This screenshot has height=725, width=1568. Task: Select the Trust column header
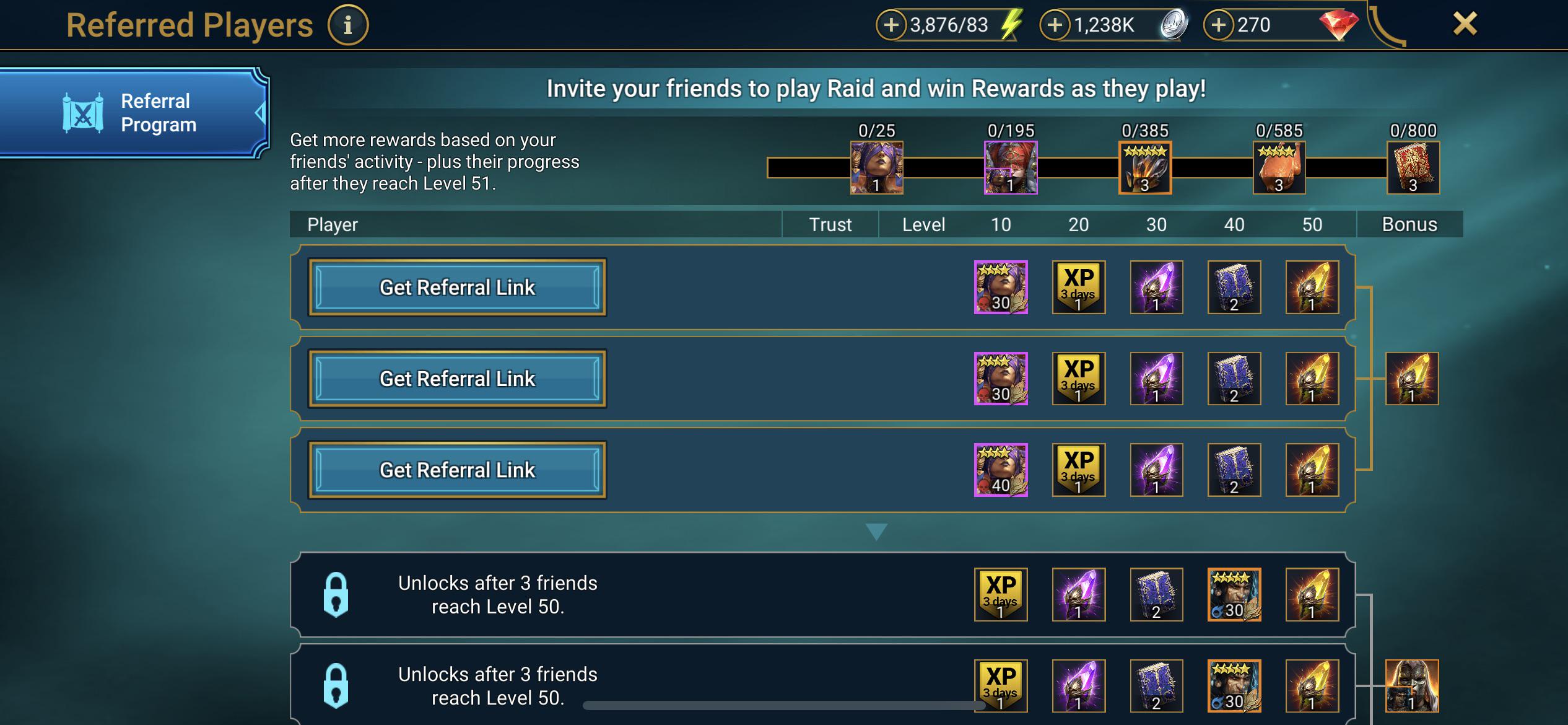point(830,224)
